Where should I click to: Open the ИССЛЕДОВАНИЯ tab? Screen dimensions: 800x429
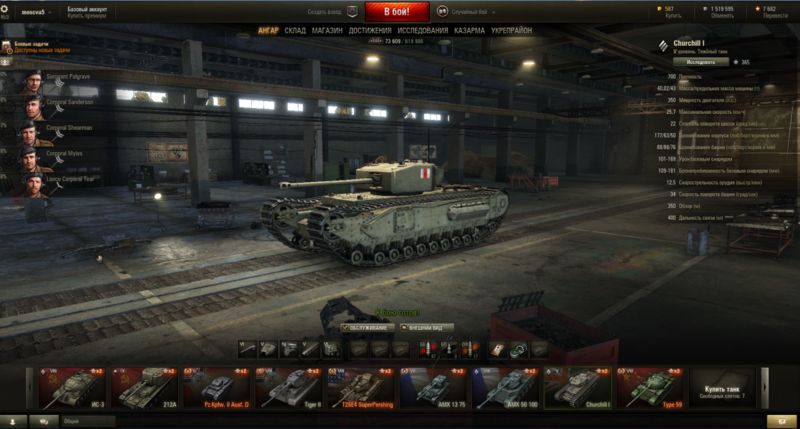point(423,31)
